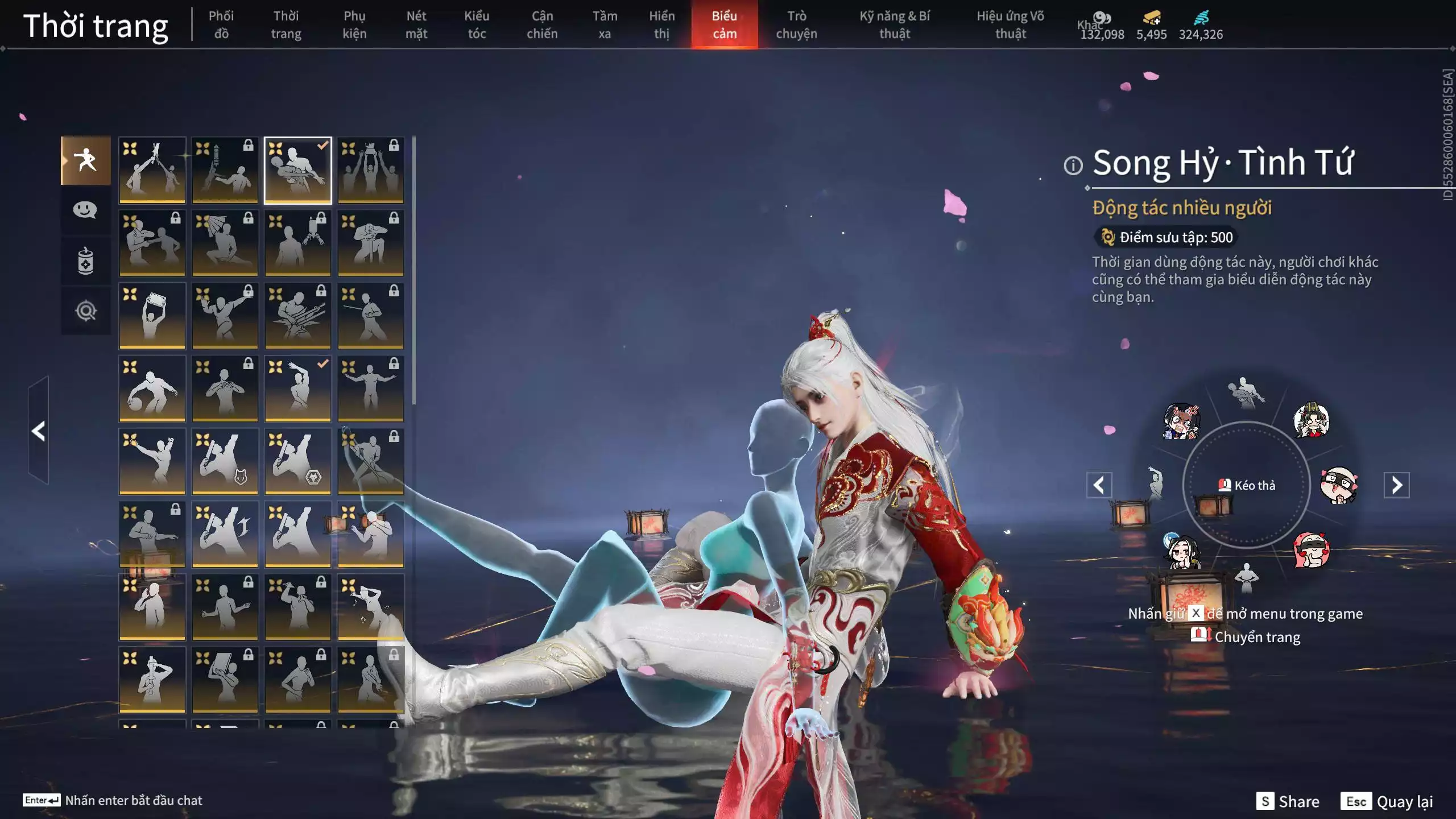
Task: Go to the previous emote wheel page
Action: [1099, 485]
